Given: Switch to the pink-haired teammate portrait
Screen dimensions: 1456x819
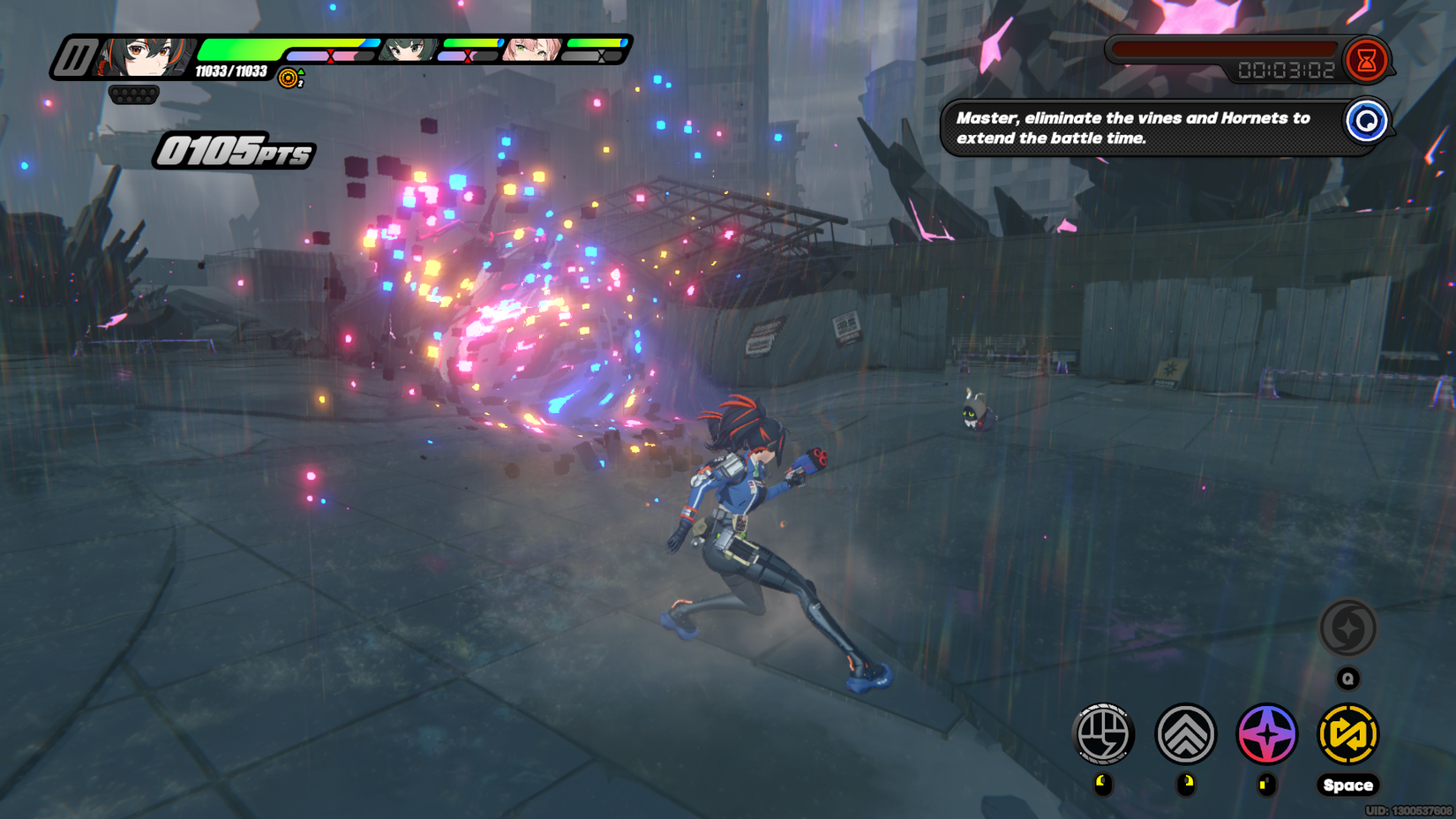Looking at the screenshot, I should [x=531, y=51].
